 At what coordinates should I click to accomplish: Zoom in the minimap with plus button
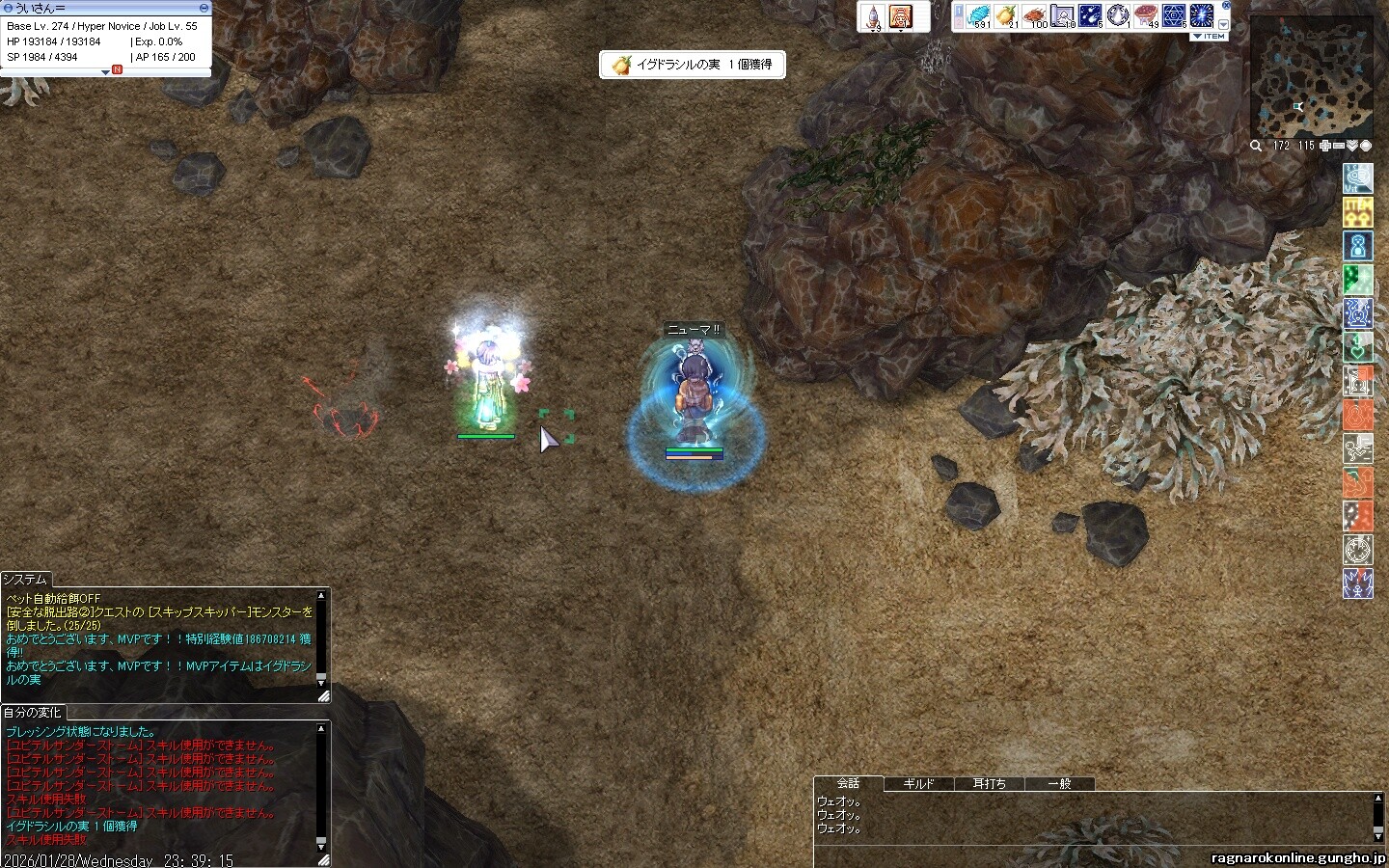1325,147
